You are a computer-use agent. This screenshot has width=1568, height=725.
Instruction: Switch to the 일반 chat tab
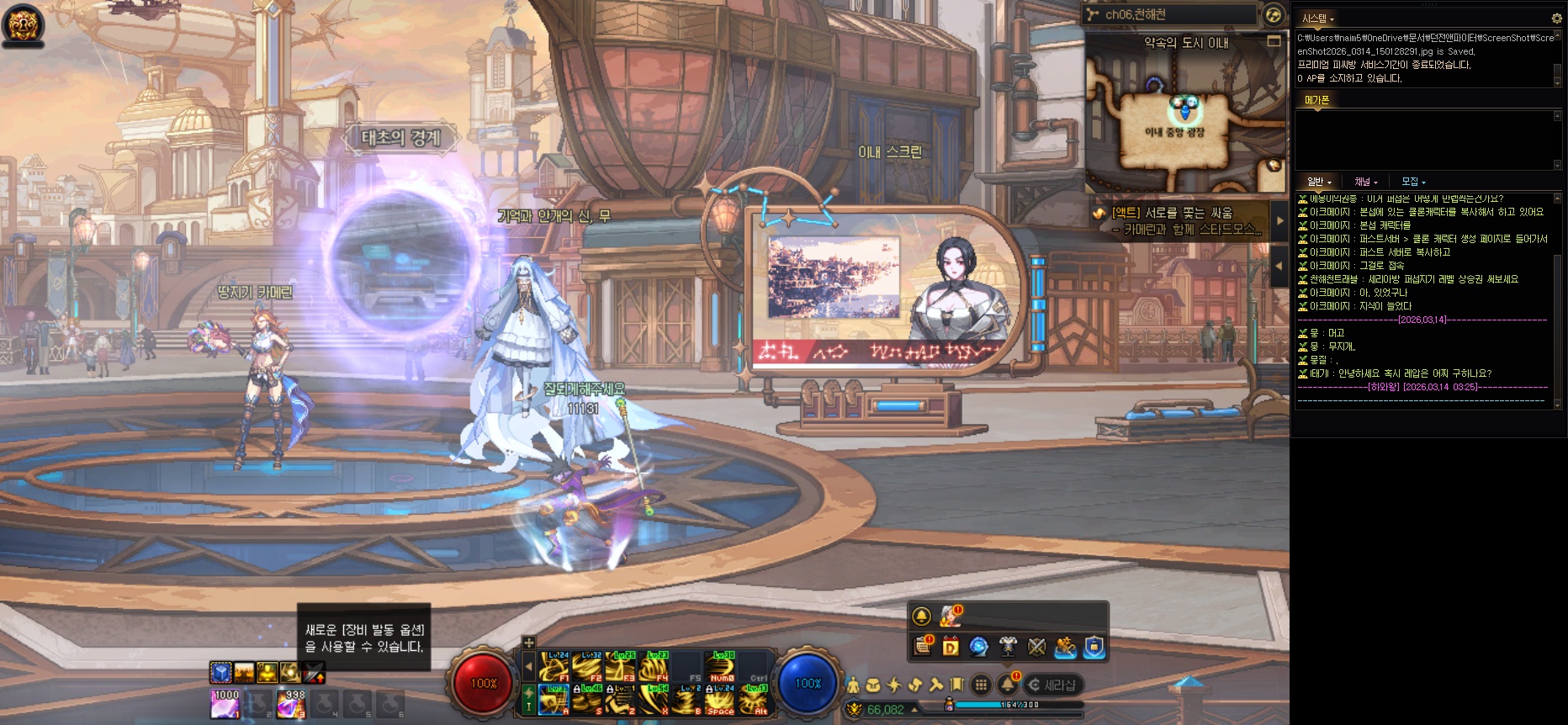click(1318, 182)
